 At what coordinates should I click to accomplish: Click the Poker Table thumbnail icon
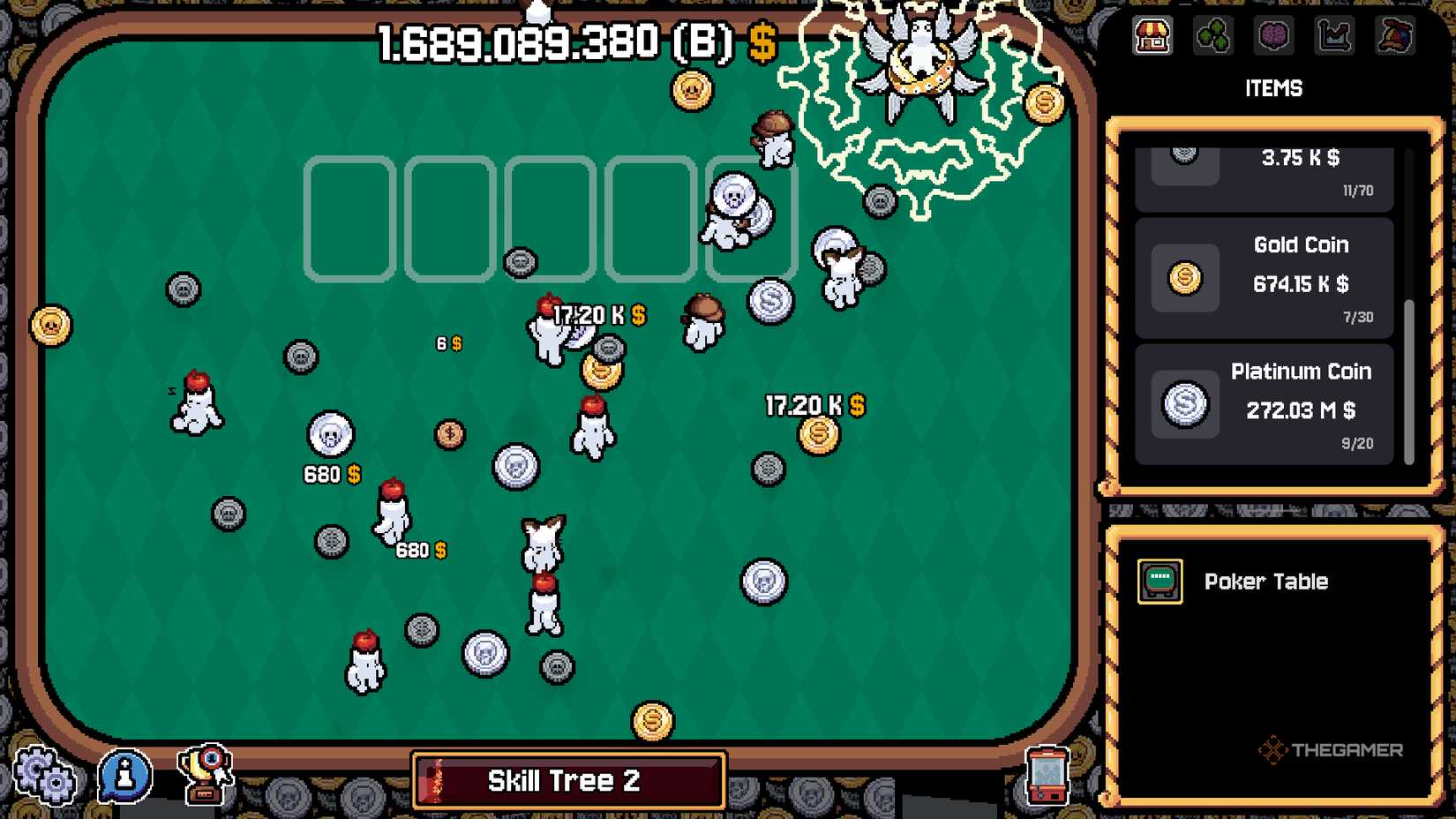click(x=1159, y=581)
